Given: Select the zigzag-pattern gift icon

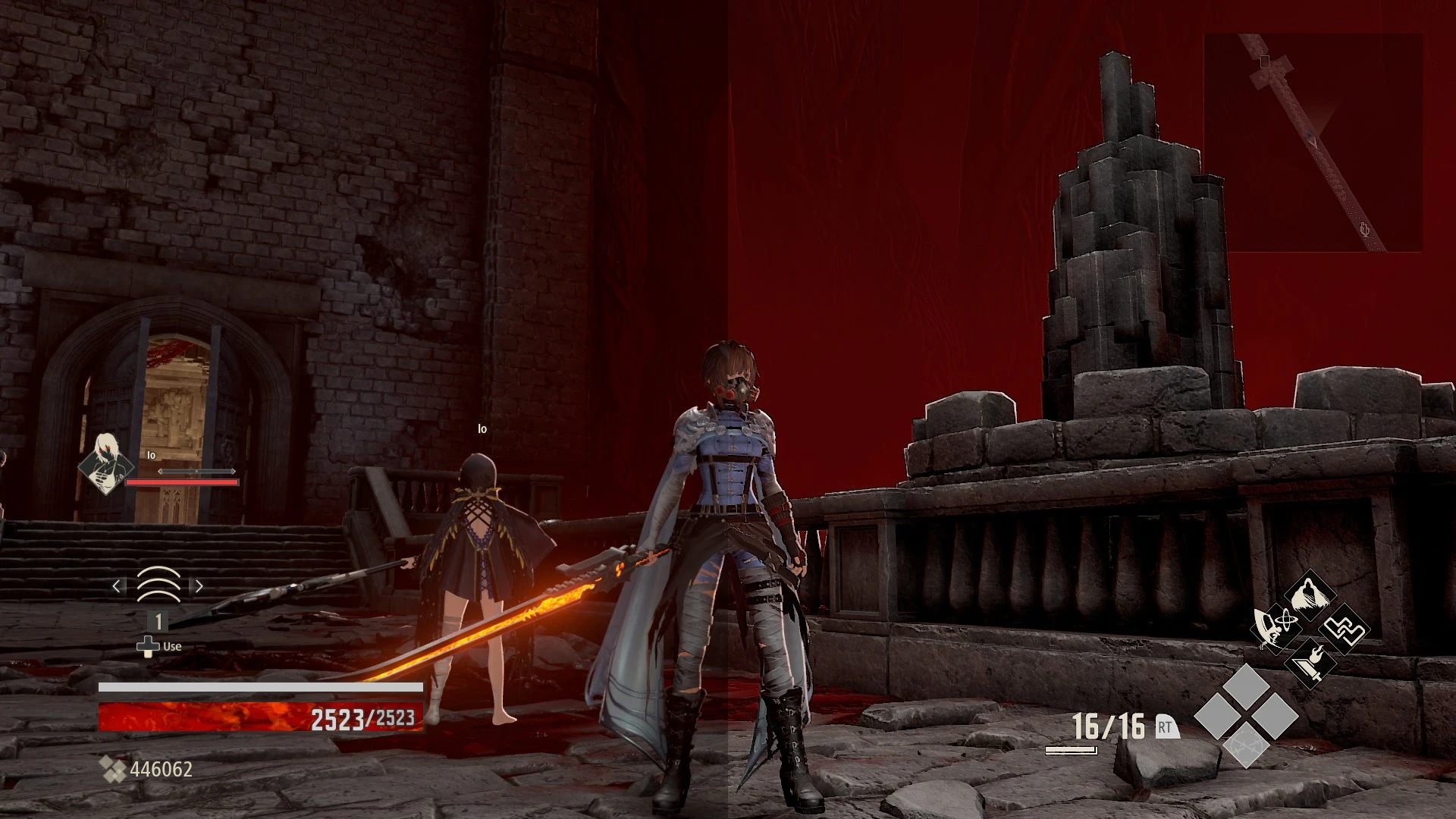Looking at the screenshot, I should (1345, 628).
